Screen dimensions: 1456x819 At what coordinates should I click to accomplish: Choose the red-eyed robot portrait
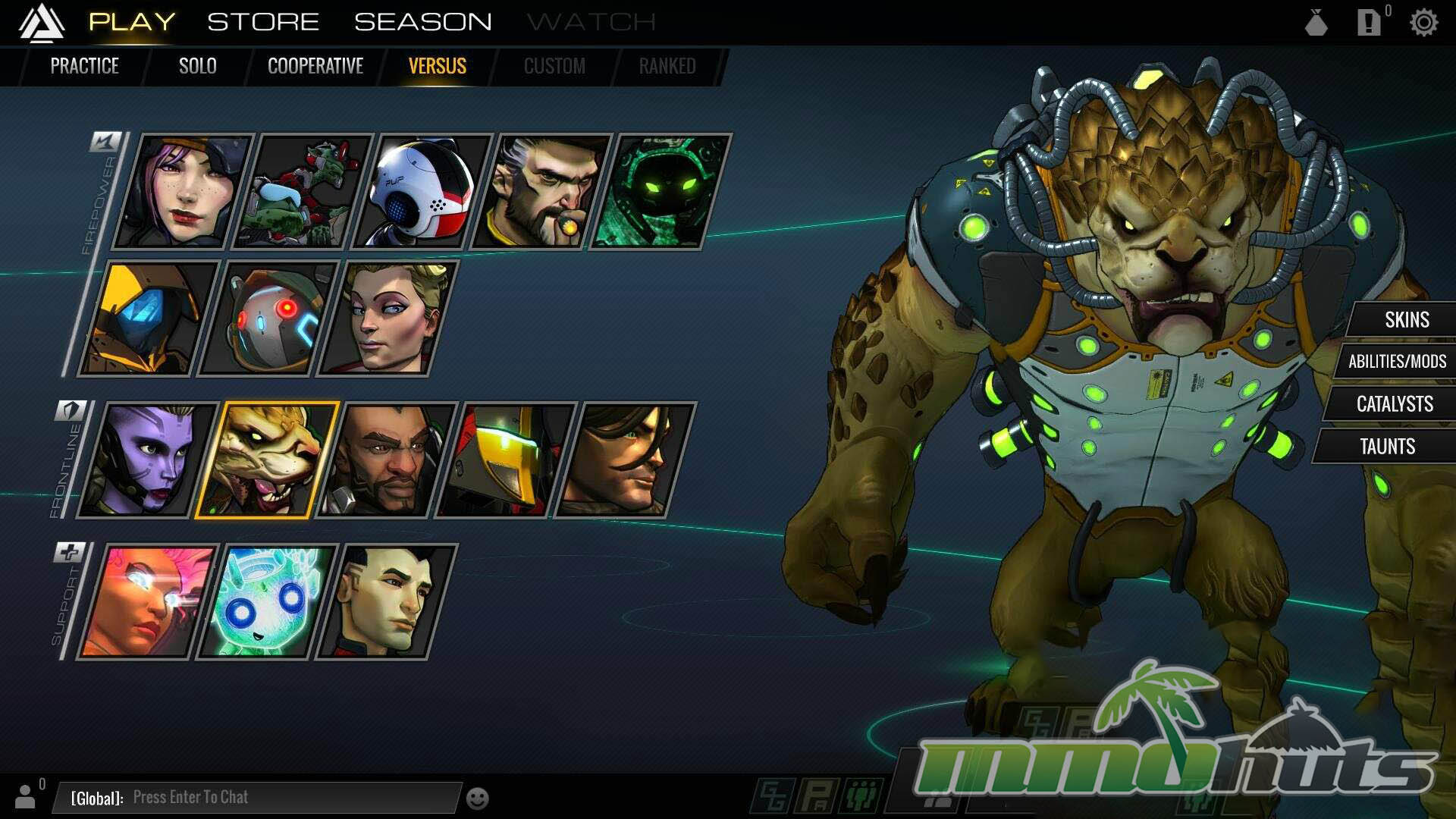click(268, 318)
